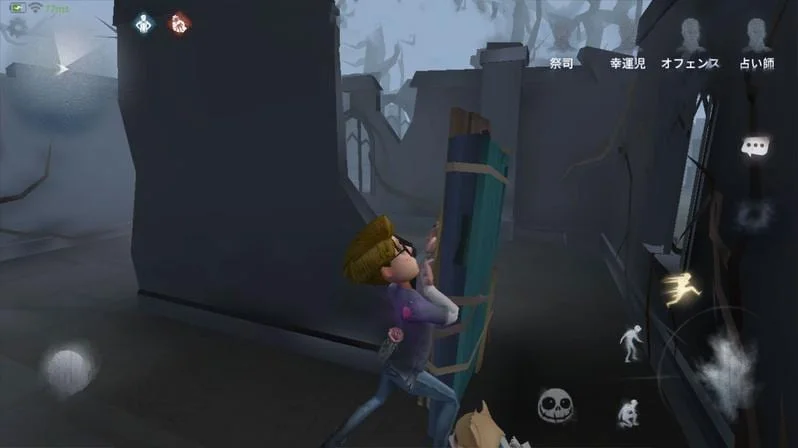The height and width of the screenshot is (448, 798).
Task: Tap the skull mask icon
Action: (555, 405)
